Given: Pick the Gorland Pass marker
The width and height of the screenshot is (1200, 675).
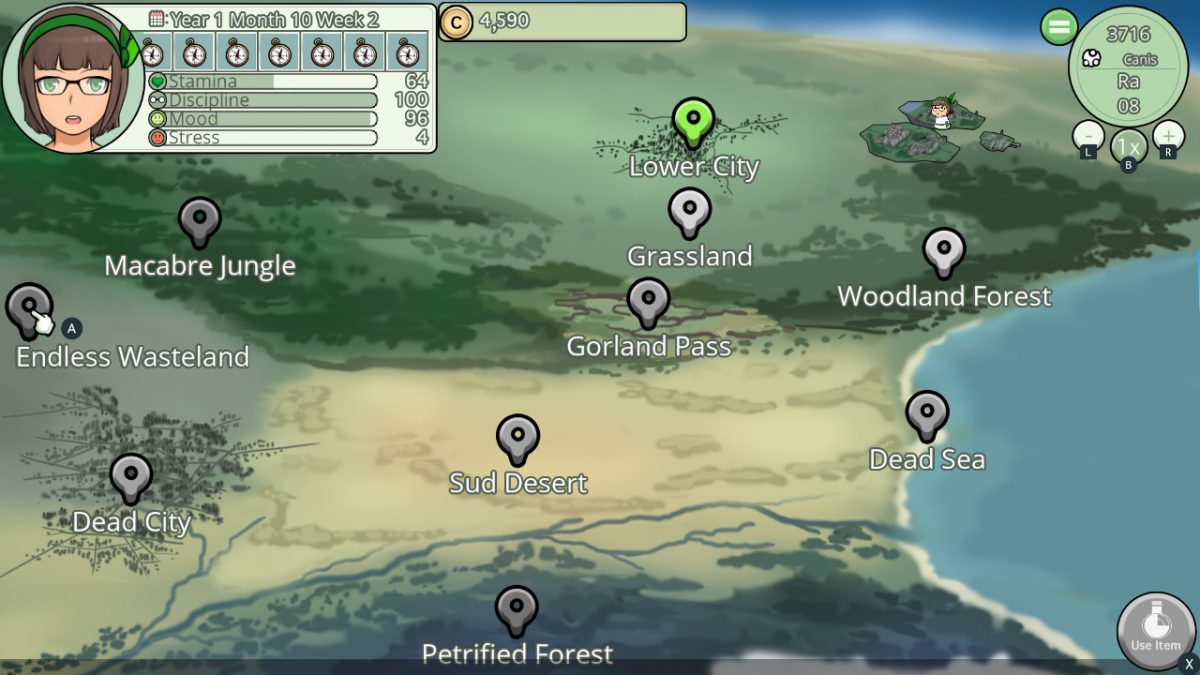Looking at the screenshot, I should click(x=648, y=300).
